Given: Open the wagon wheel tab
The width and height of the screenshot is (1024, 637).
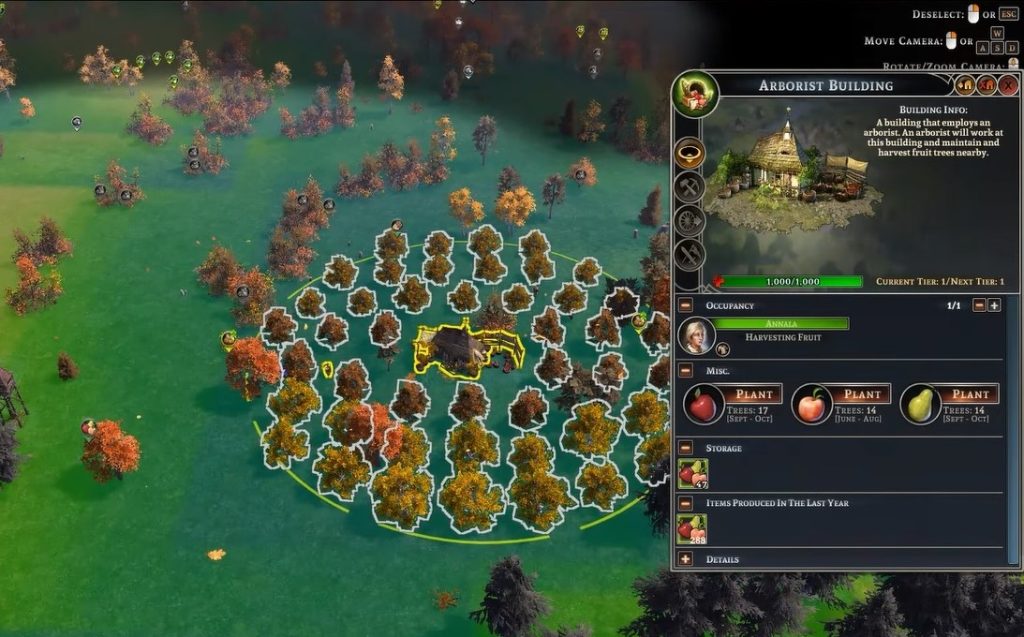Looking at the screenshot, I should 690,220.
